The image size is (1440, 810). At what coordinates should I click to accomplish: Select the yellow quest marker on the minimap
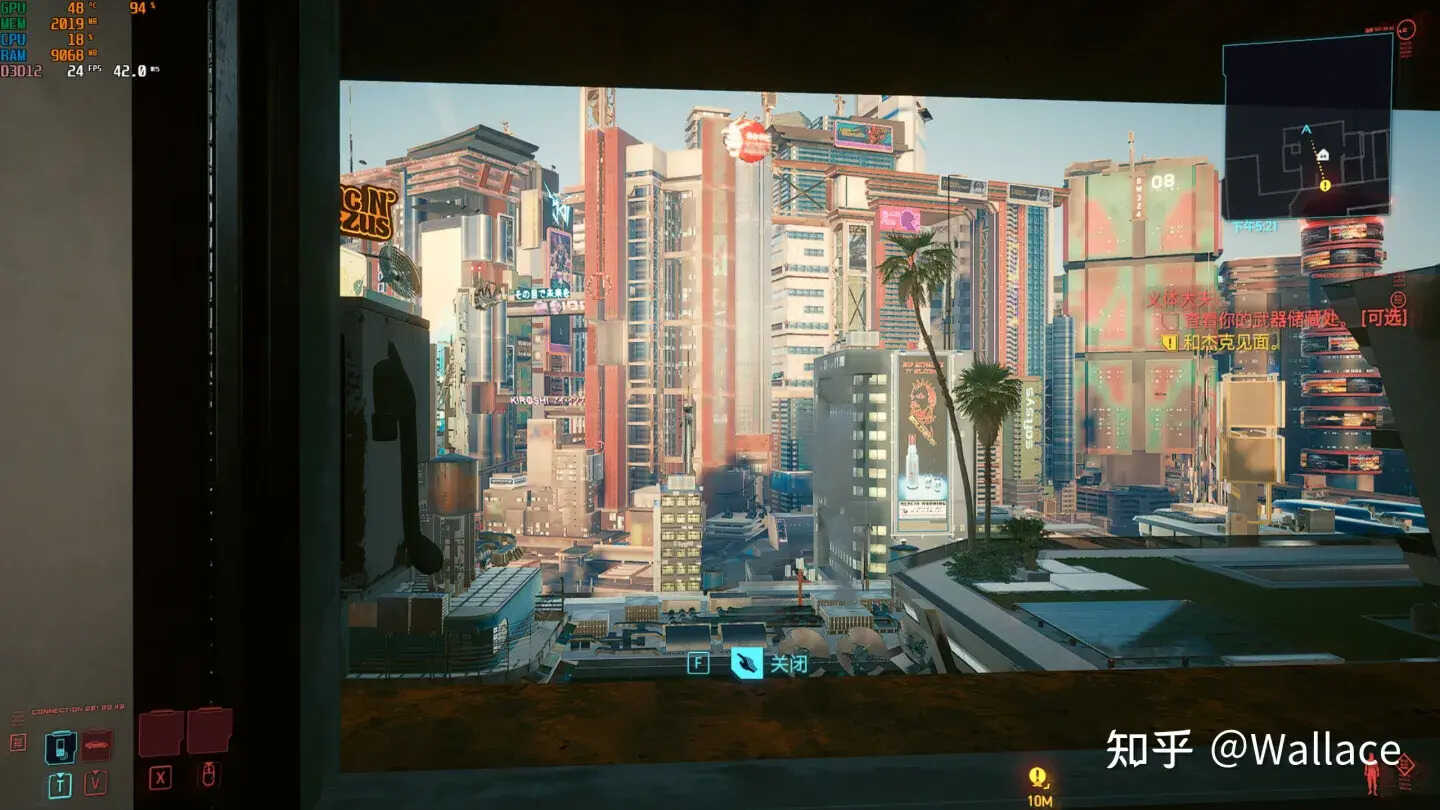click(1325, 185)
